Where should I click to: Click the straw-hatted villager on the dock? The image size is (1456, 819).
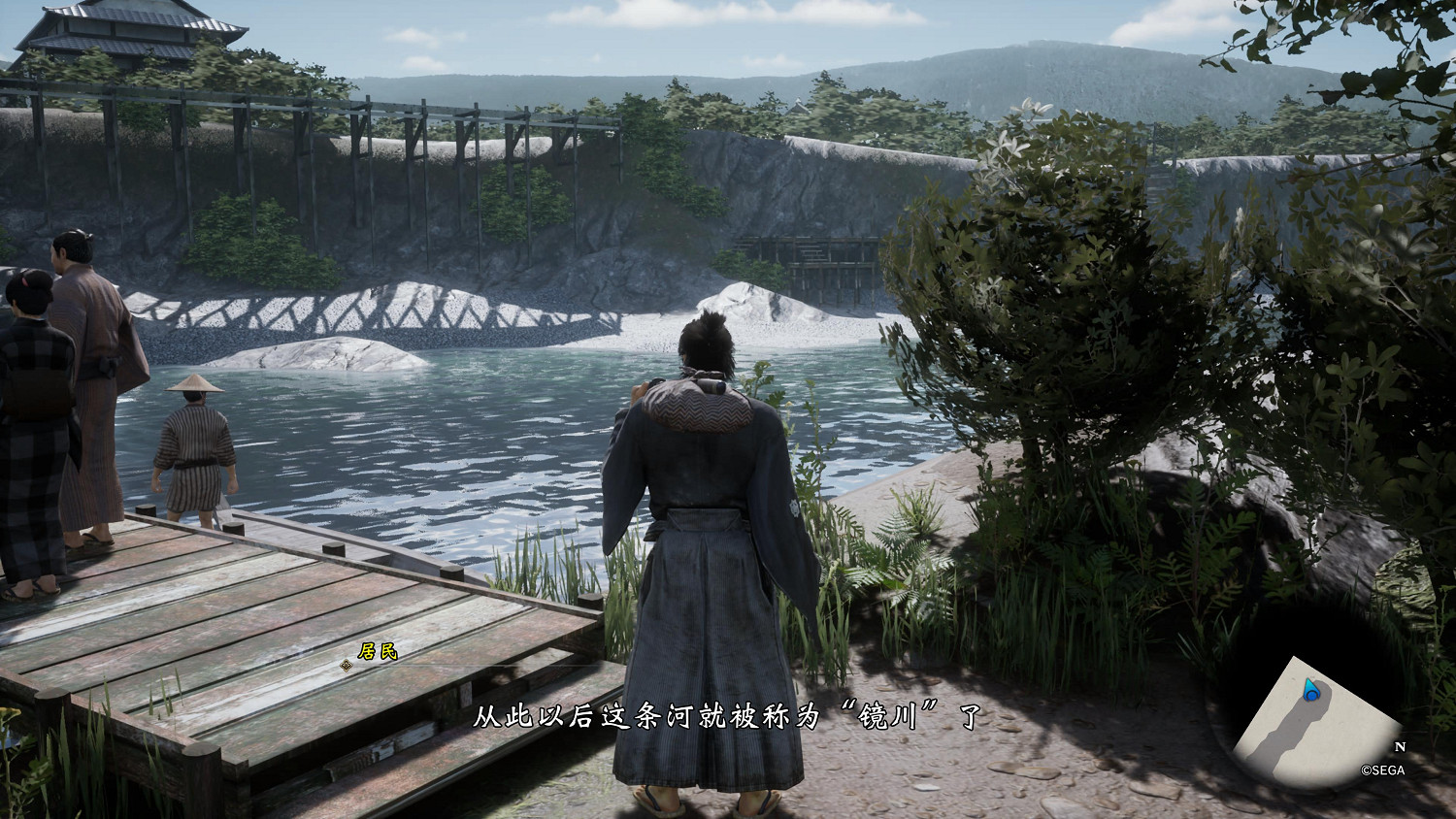click(x=194, y=437)
